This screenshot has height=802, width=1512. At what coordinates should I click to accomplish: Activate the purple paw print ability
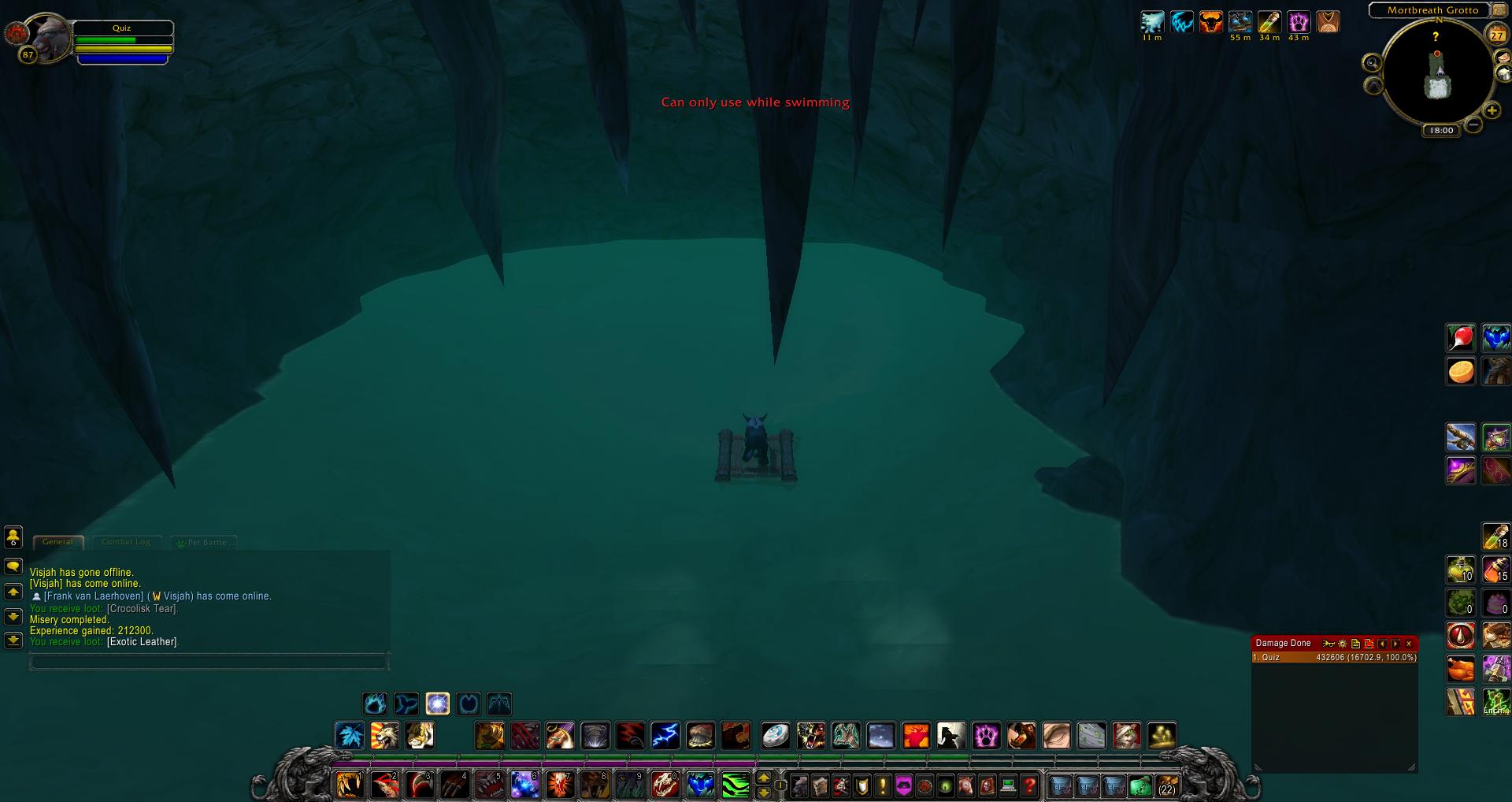tap(986, 736)
